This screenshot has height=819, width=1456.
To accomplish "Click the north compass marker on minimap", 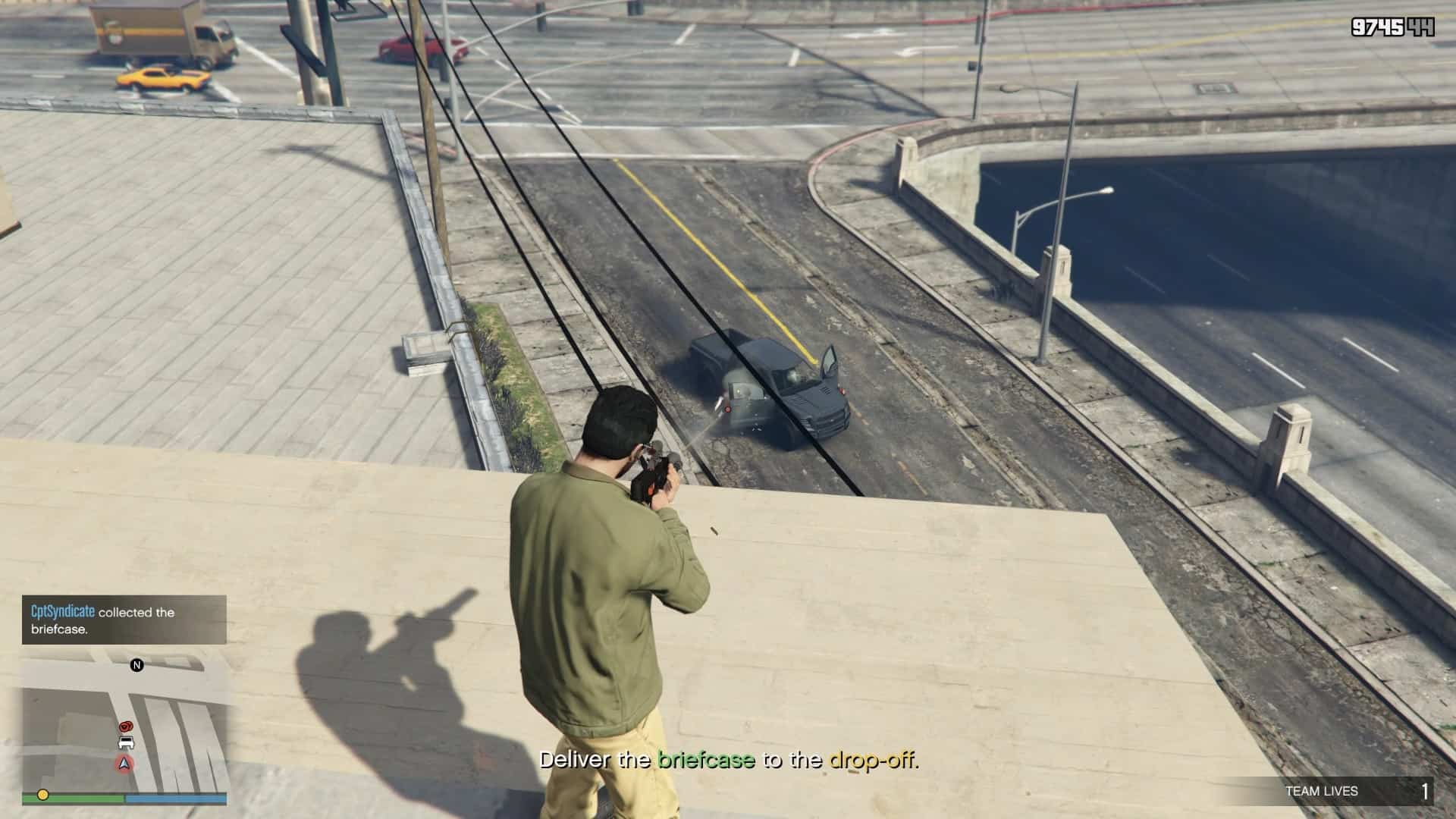I will [x=137, y=665].
